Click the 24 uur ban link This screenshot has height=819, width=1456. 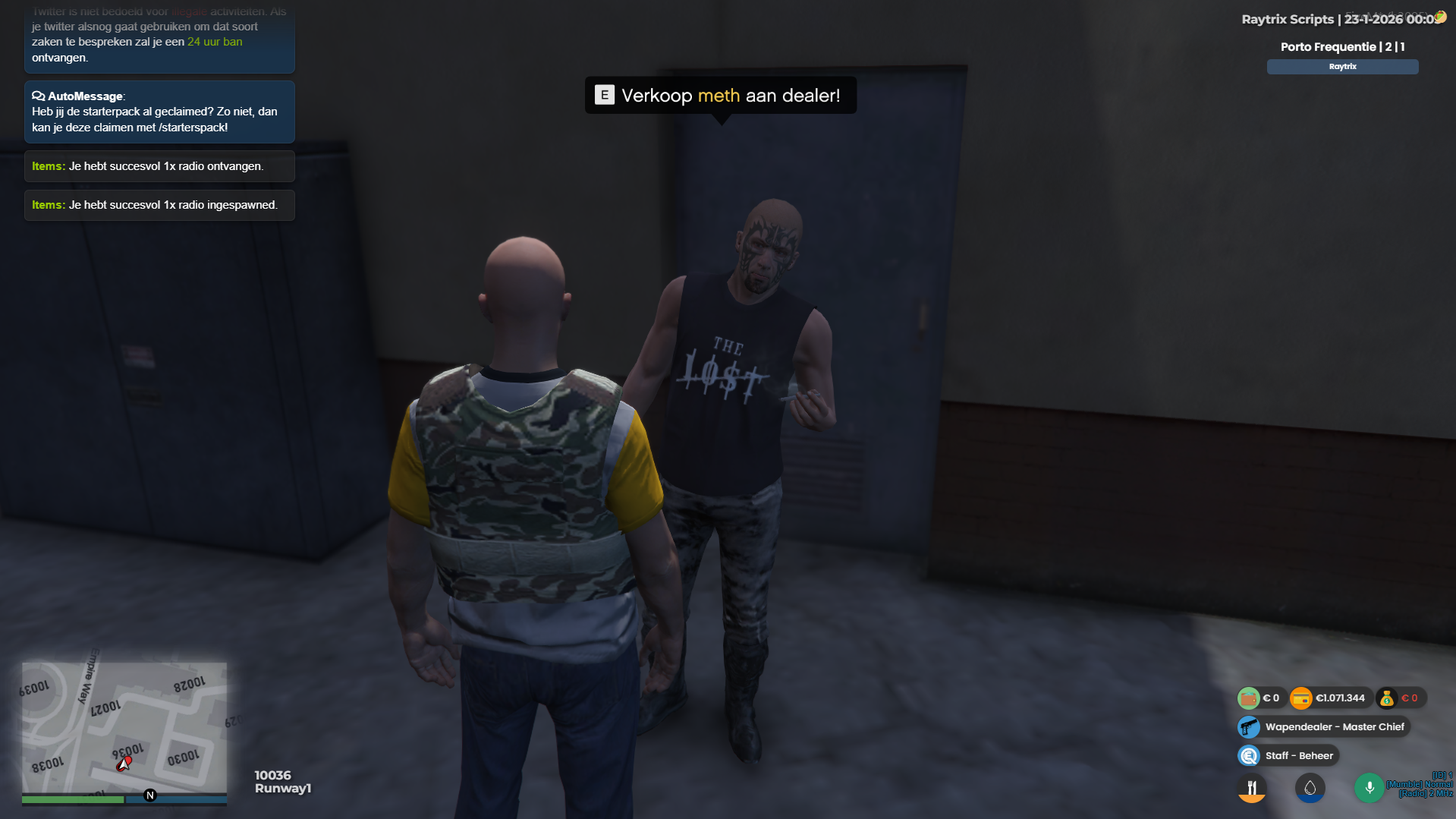pyautogui.click(x=215, y=42)
